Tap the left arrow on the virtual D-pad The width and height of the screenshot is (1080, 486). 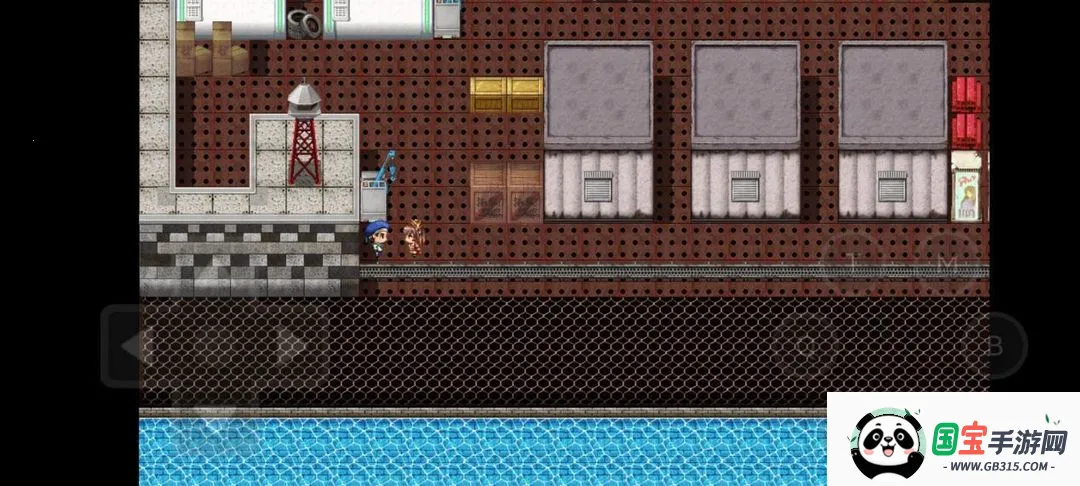(x=129, y=346)
